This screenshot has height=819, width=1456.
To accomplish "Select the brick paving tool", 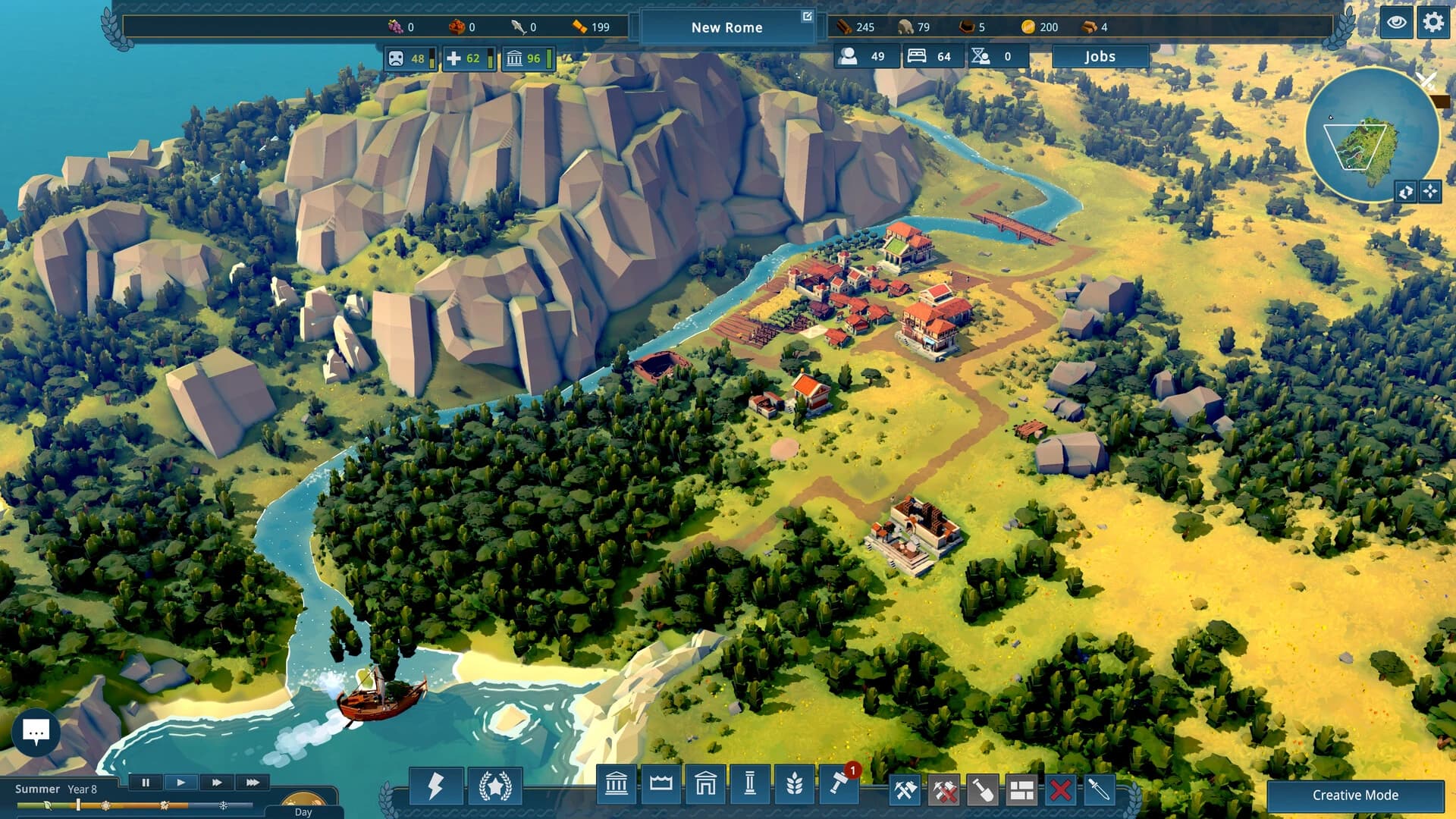I will [x=1022, y=789].
